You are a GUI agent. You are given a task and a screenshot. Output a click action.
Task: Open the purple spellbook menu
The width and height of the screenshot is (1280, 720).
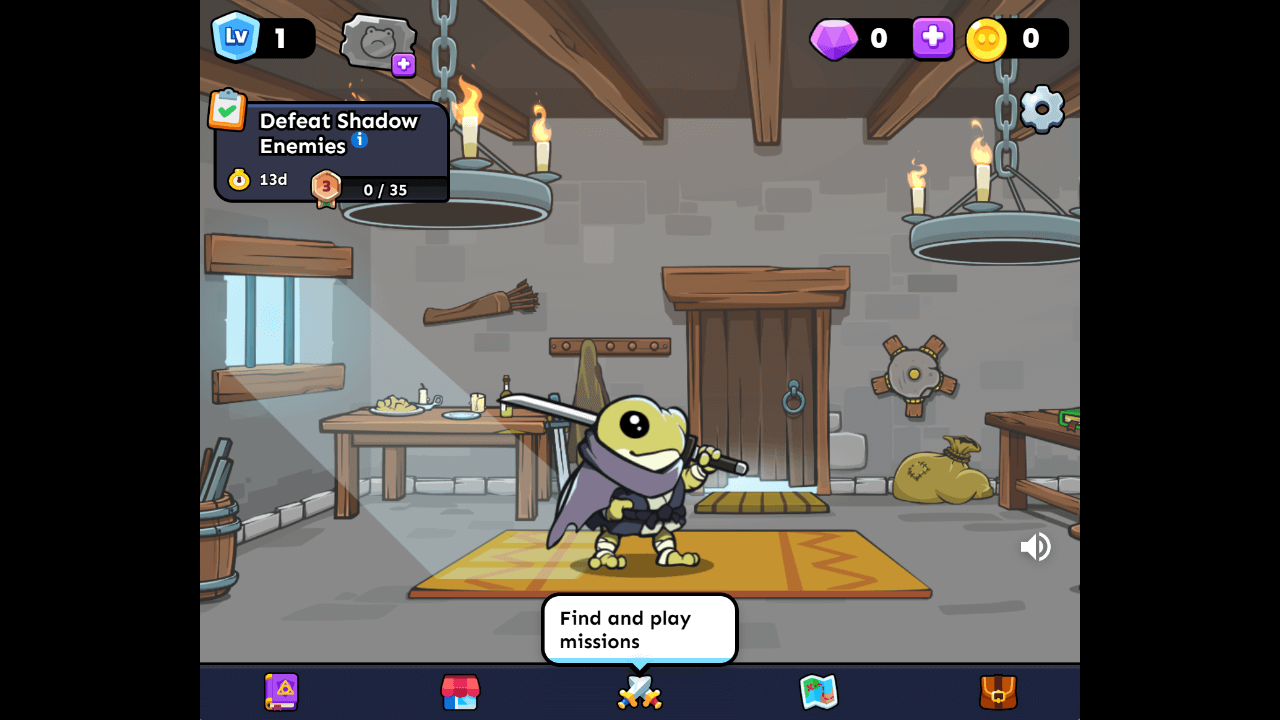click(281, 692)
